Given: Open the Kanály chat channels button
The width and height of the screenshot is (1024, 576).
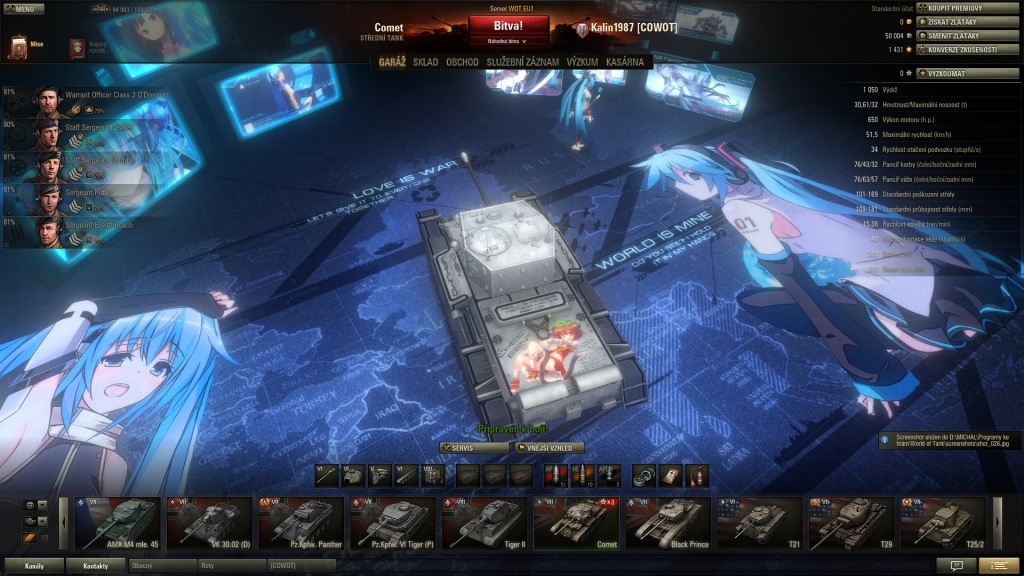Looking at the screenshot, I should click(34, 565).
